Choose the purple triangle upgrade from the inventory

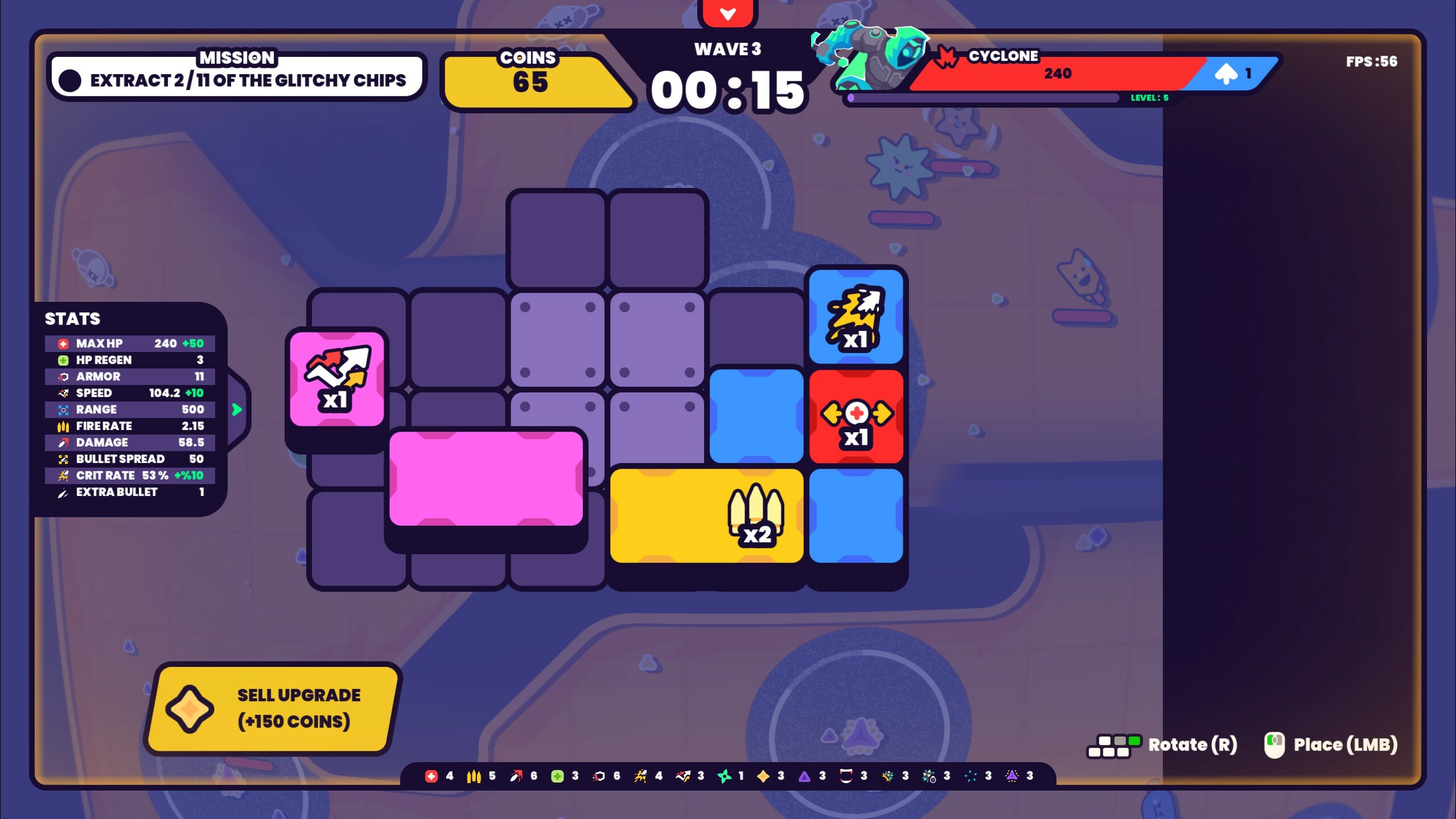tap(805, 776)
